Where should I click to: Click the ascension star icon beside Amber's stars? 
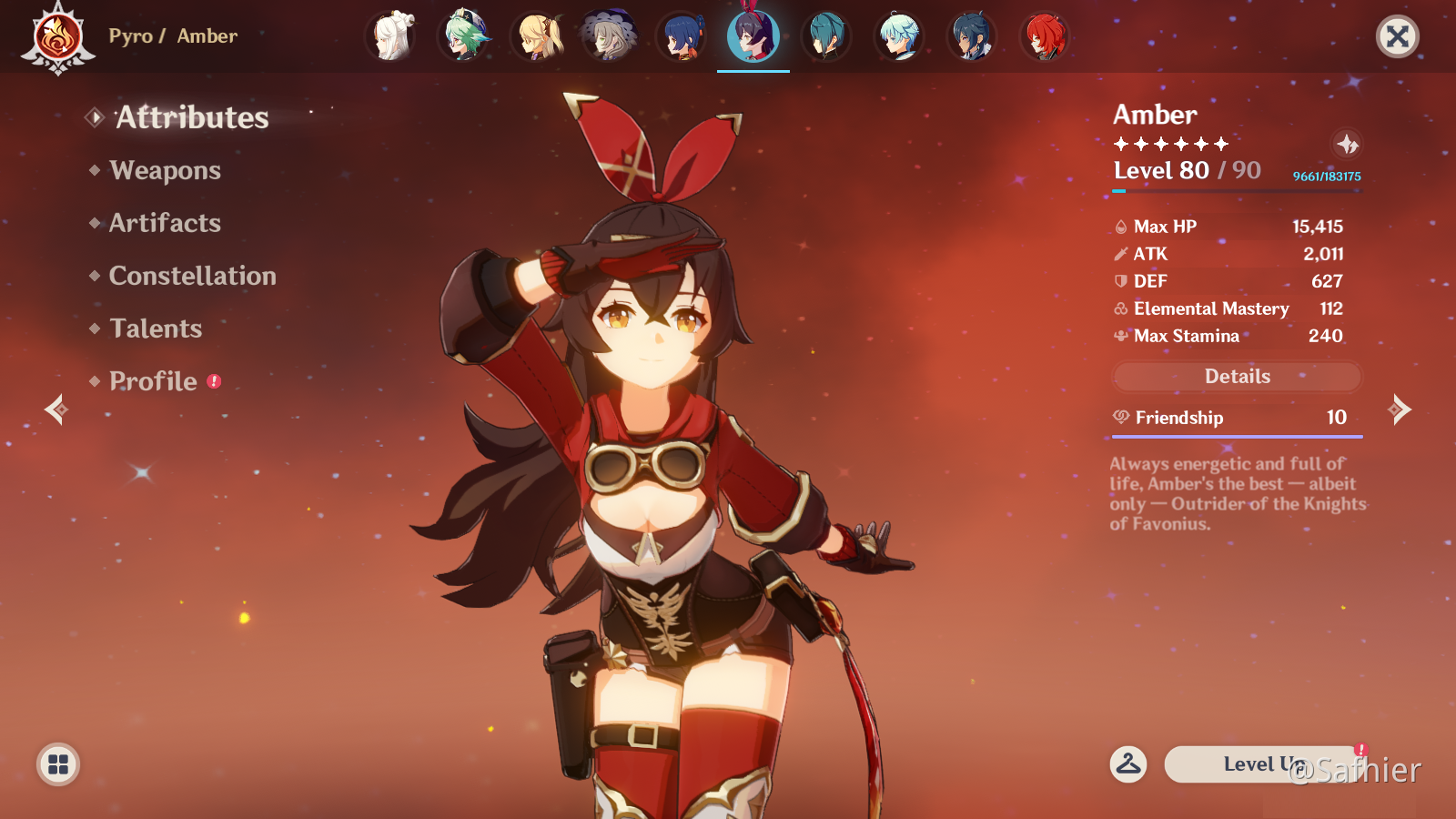click(x=1347, y=144)
